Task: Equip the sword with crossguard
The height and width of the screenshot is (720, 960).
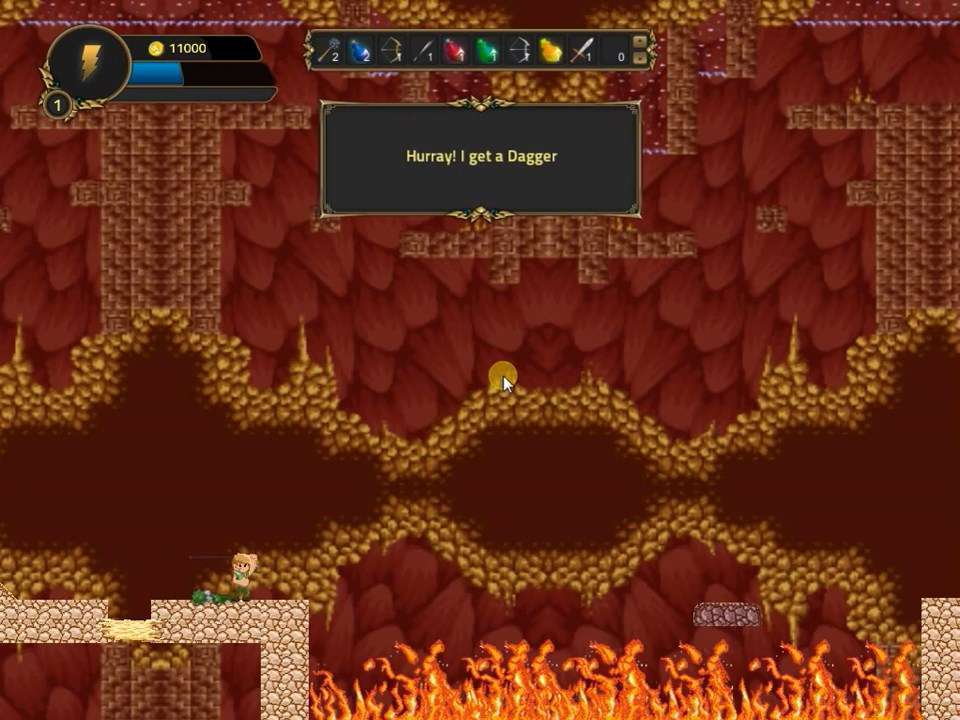Action: point(583,50)
